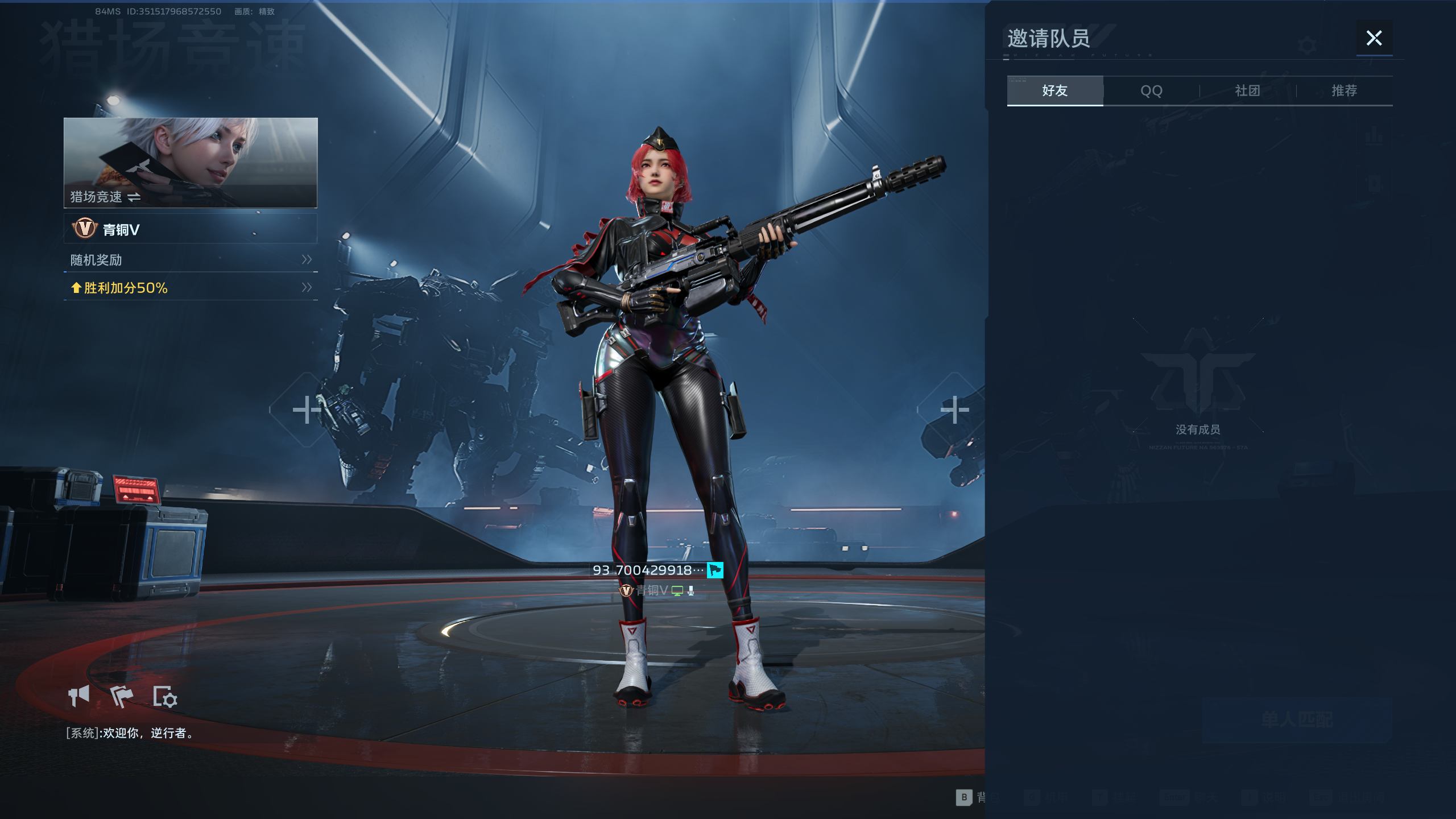Open the QQ tab
Screen dimensions: 1456x819
[x=1151, y=91]
